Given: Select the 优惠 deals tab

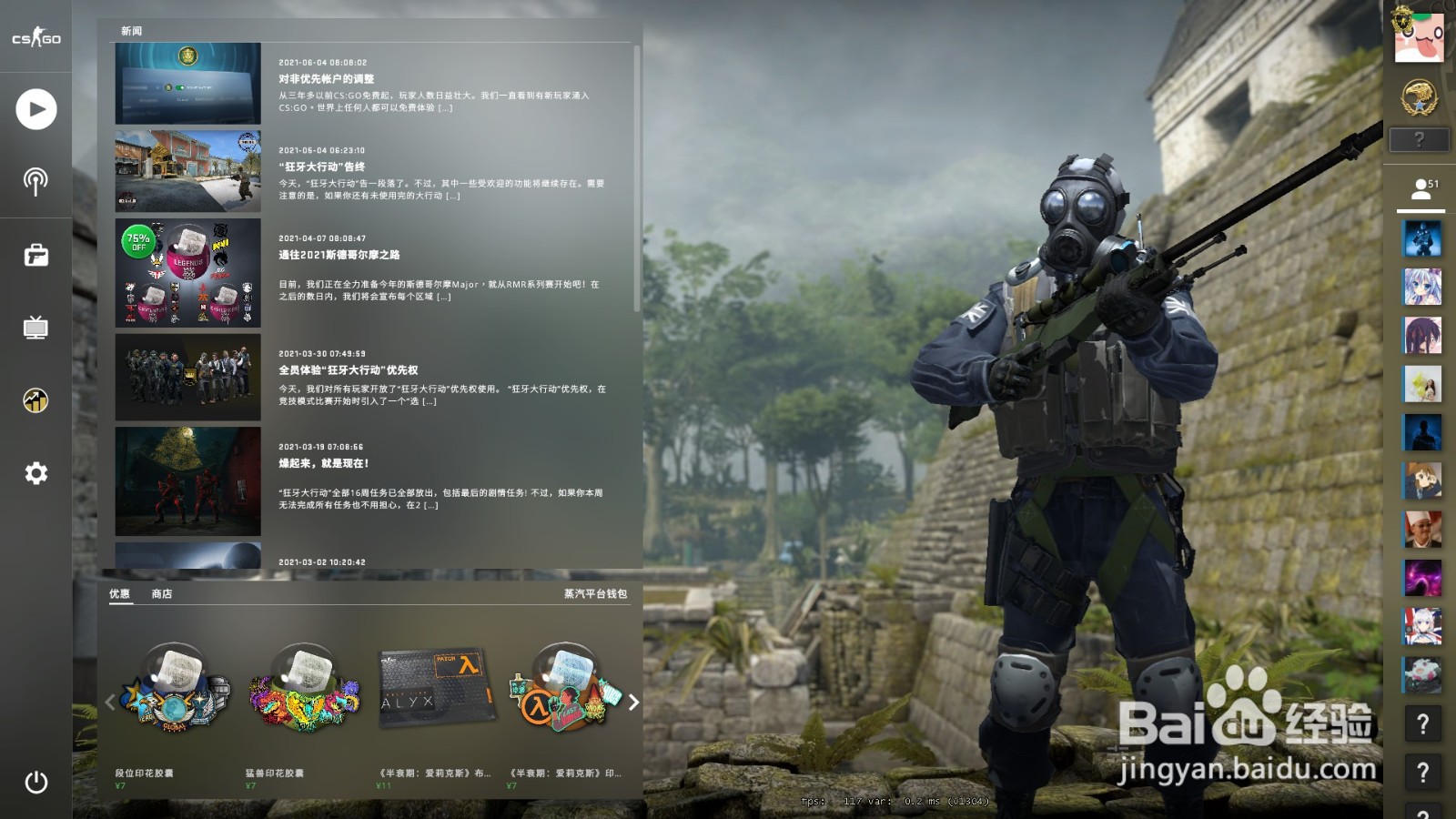Looking at the screenshot, I should (121, 594).
